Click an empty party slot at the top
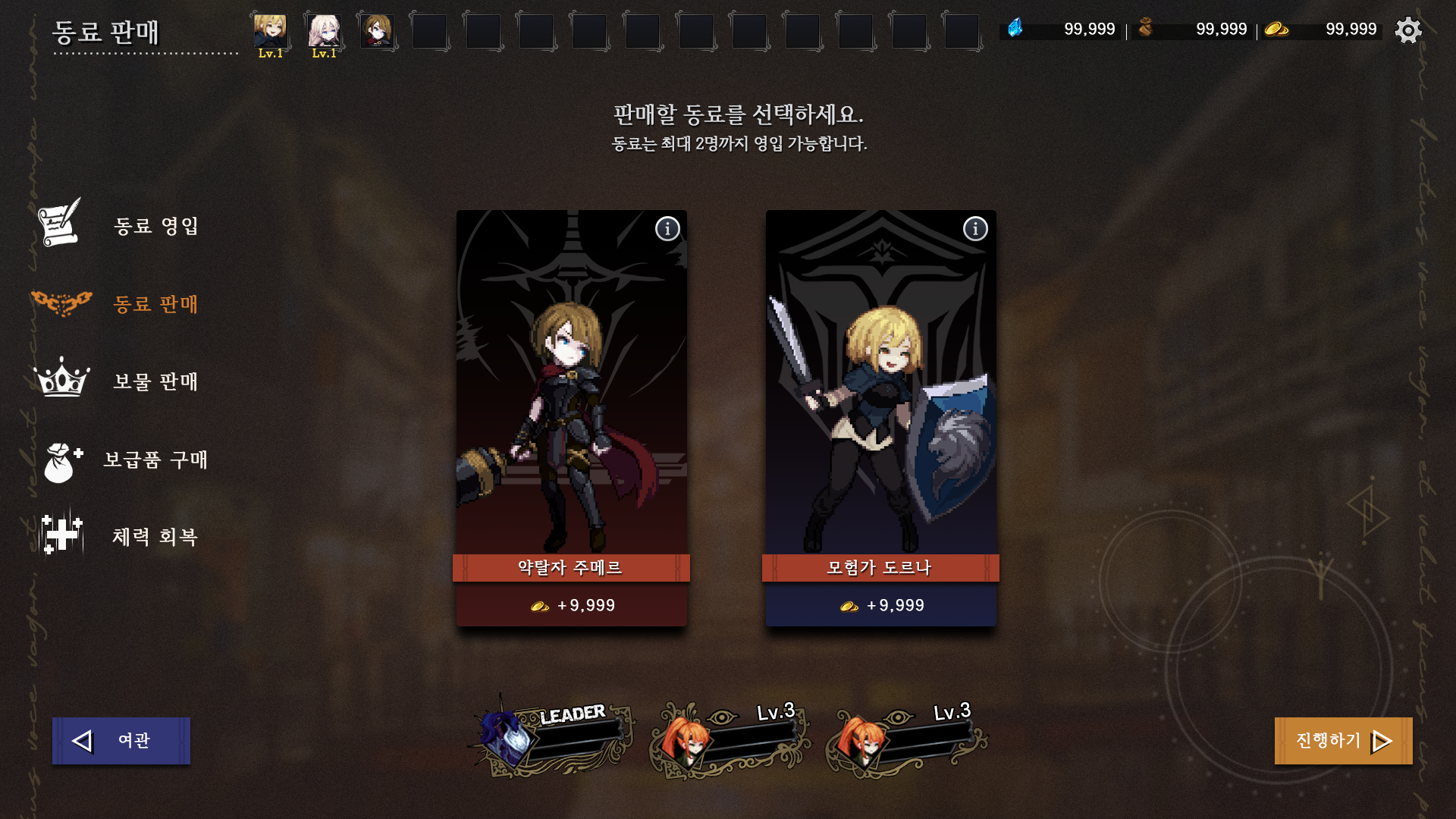 tap(431, 30)
